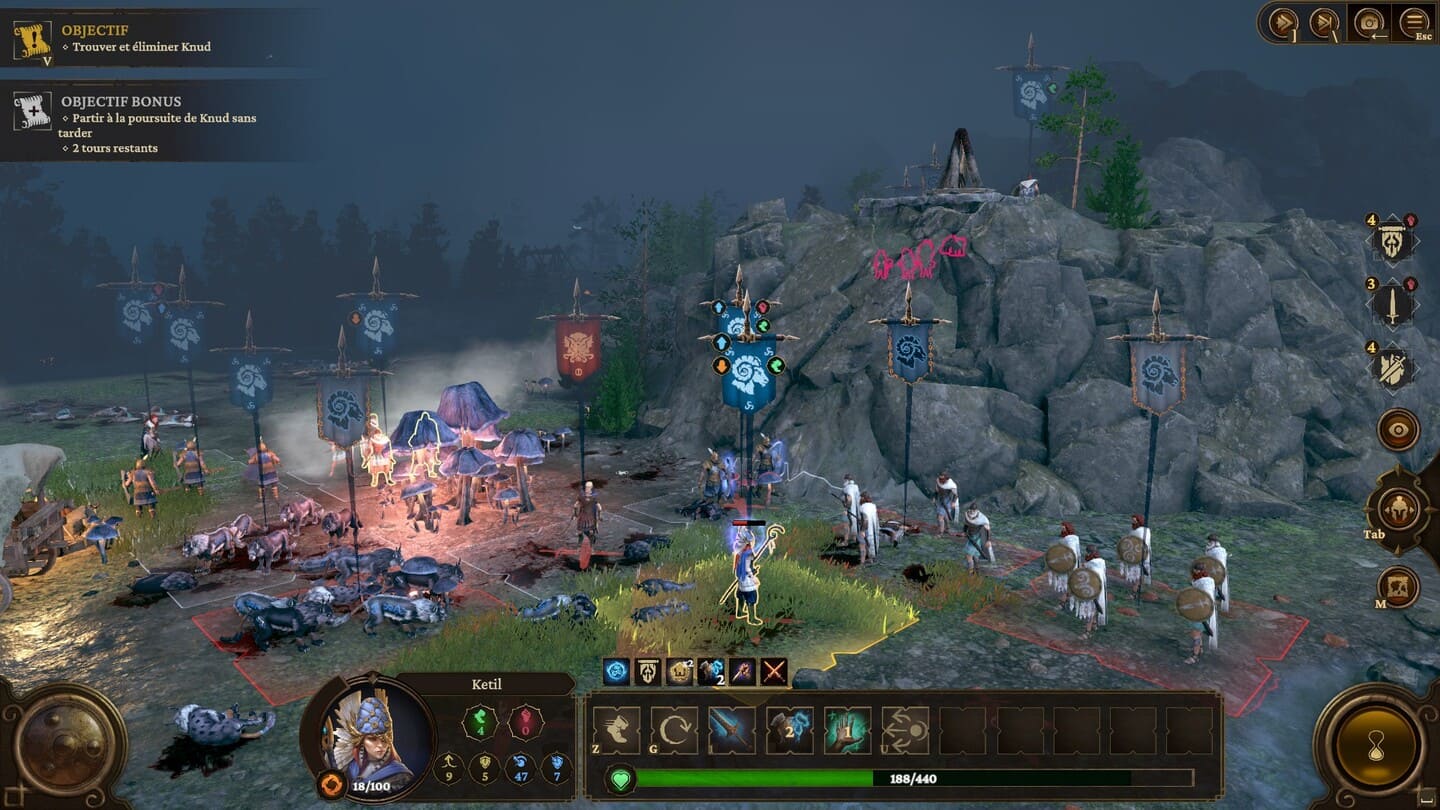The image size is (1440, 810).
Task: Click the camera screenshot button
Action: 1368,21
